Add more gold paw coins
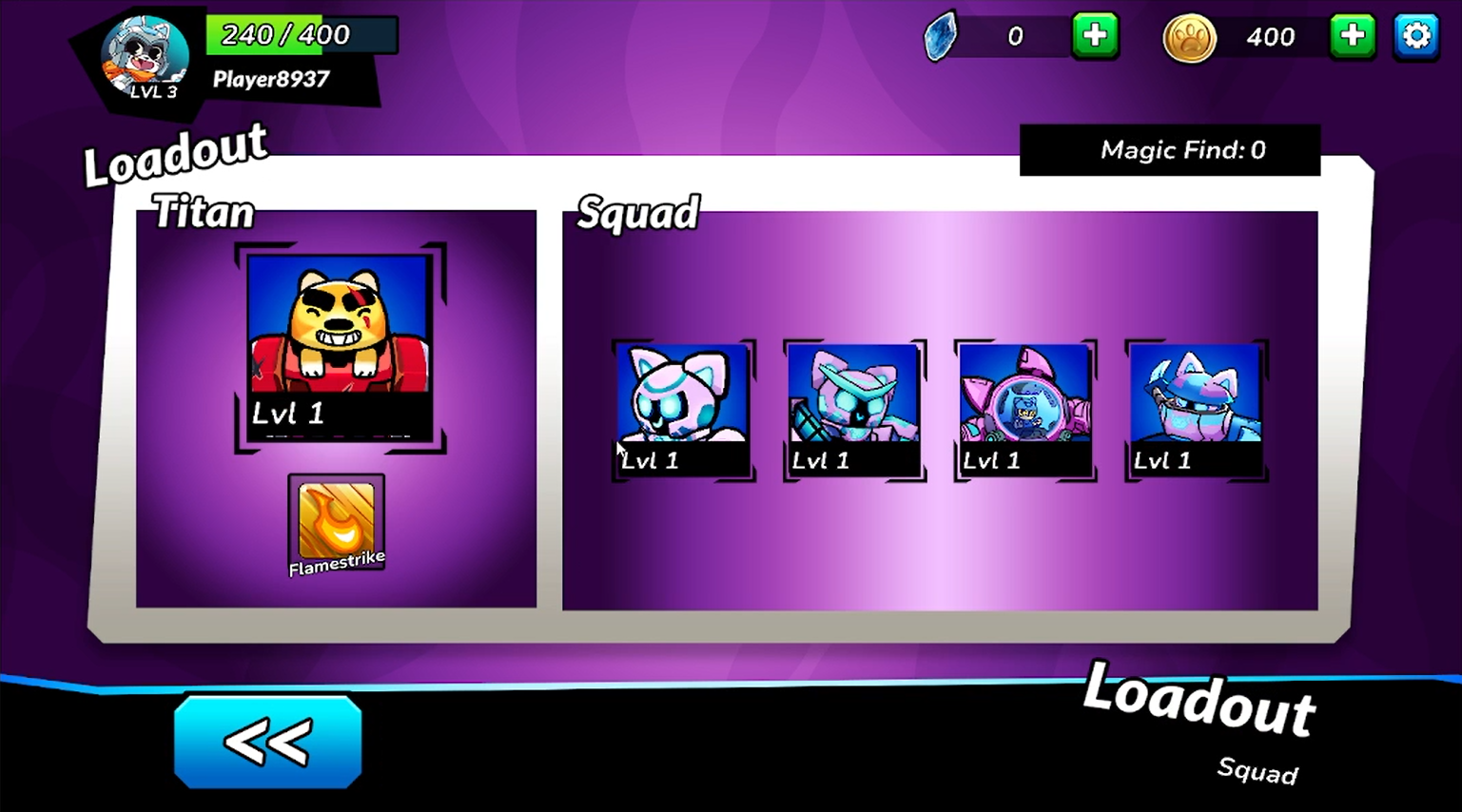Viewport: 1462px width, 812px height. point(1352,37)
